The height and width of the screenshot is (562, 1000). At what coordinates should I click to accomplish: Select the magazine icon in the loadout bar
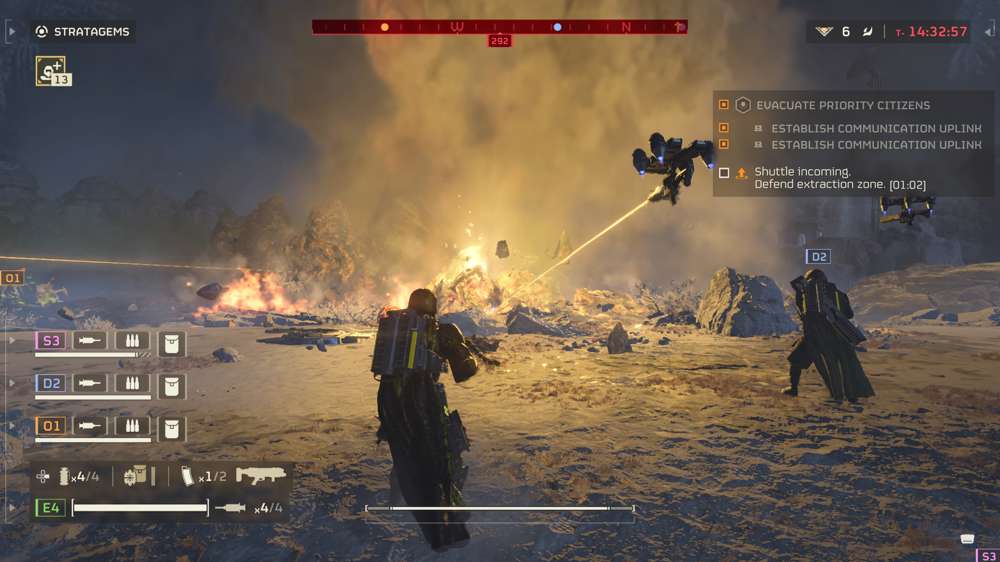(x=187, y=477)
